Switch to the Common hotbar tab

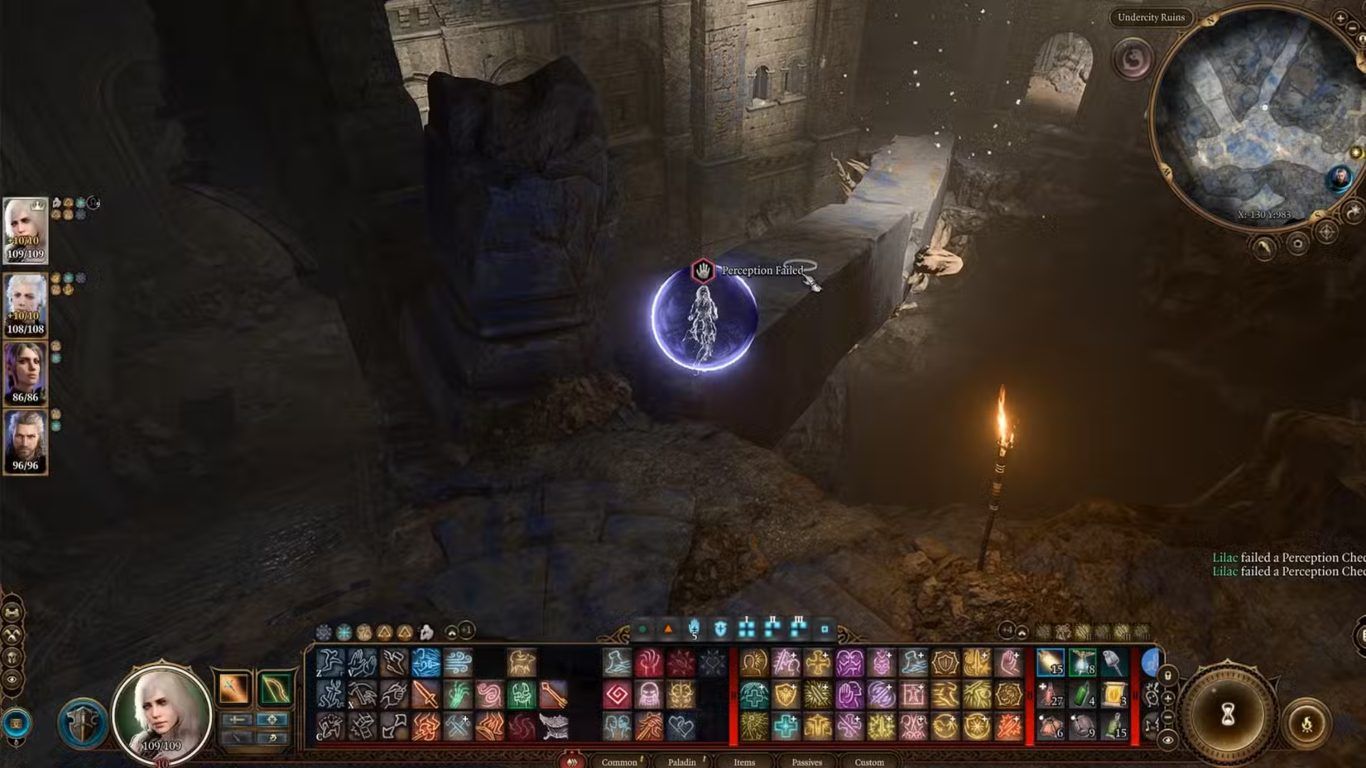619,762
